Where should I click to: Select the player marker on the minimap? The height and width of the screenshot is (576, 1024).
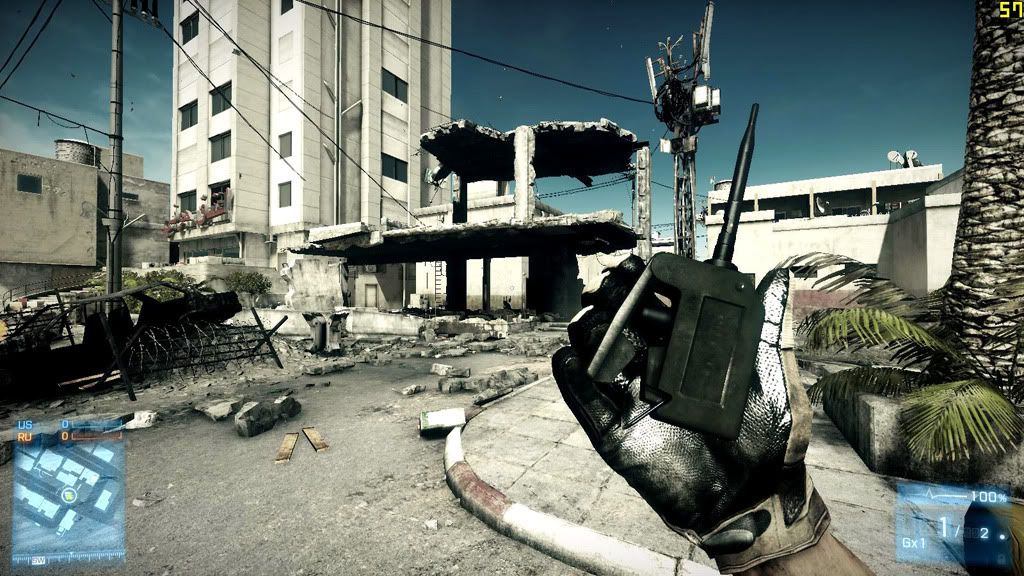pos(68,495)
